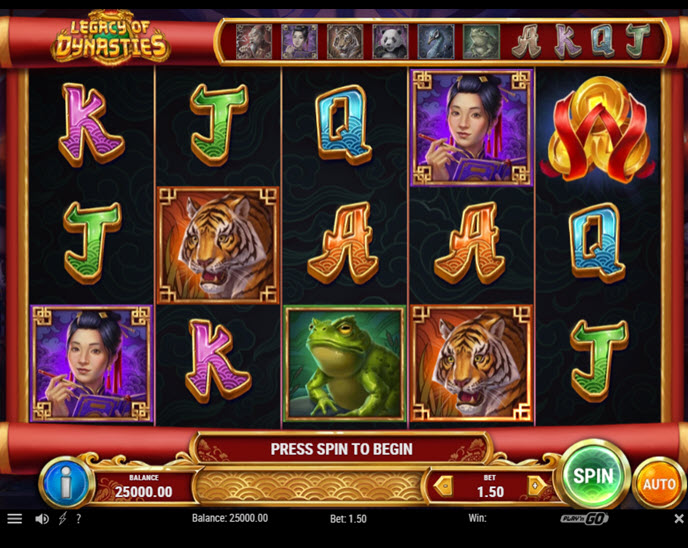Close the game with the bottom-right X
The width and height of the screenshot is (688, 548).
tap(678, 519)
